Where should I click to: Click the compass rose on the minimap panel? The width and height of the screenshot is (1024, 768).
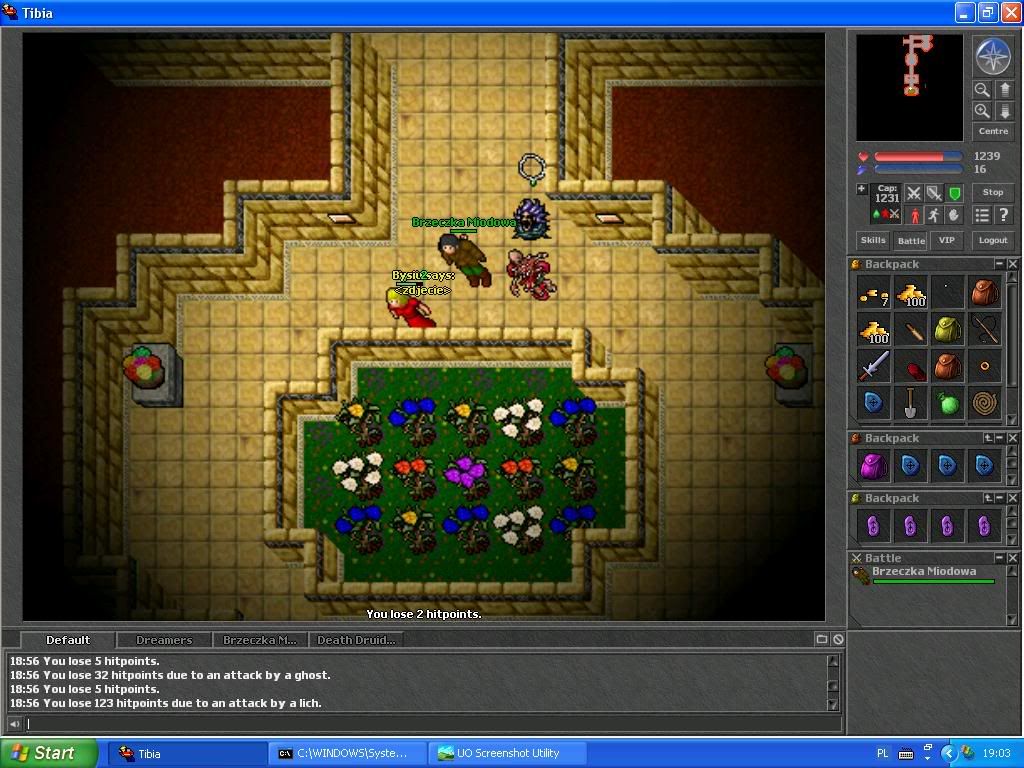tap(992, 57)
